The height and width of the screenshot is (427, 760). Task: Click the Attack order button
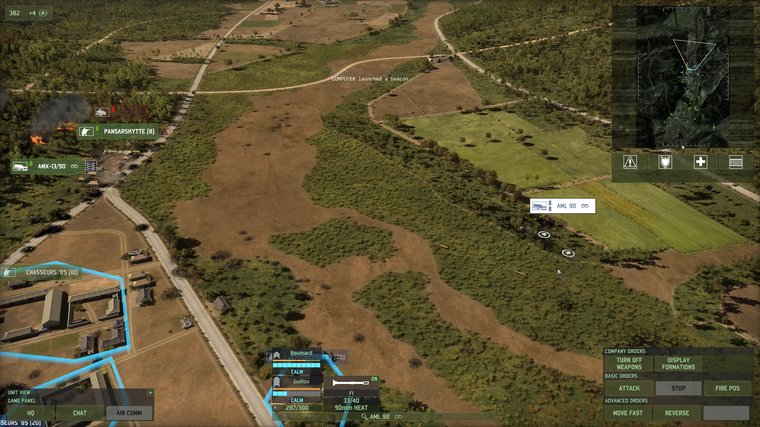click(x=629, y=388)
